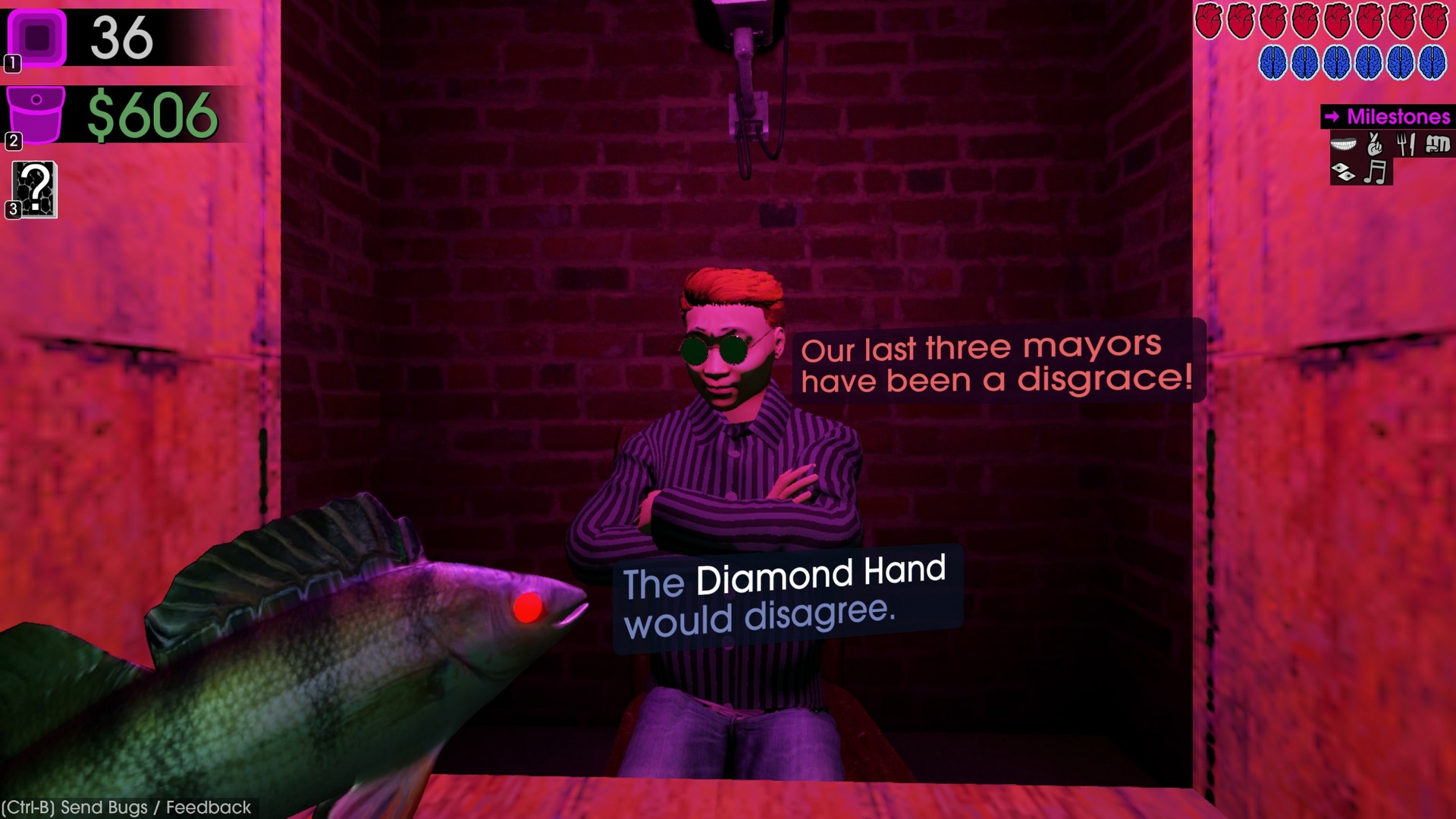Click the Milestones arrow icon

pyautogui.click(x=1332, y=118)
